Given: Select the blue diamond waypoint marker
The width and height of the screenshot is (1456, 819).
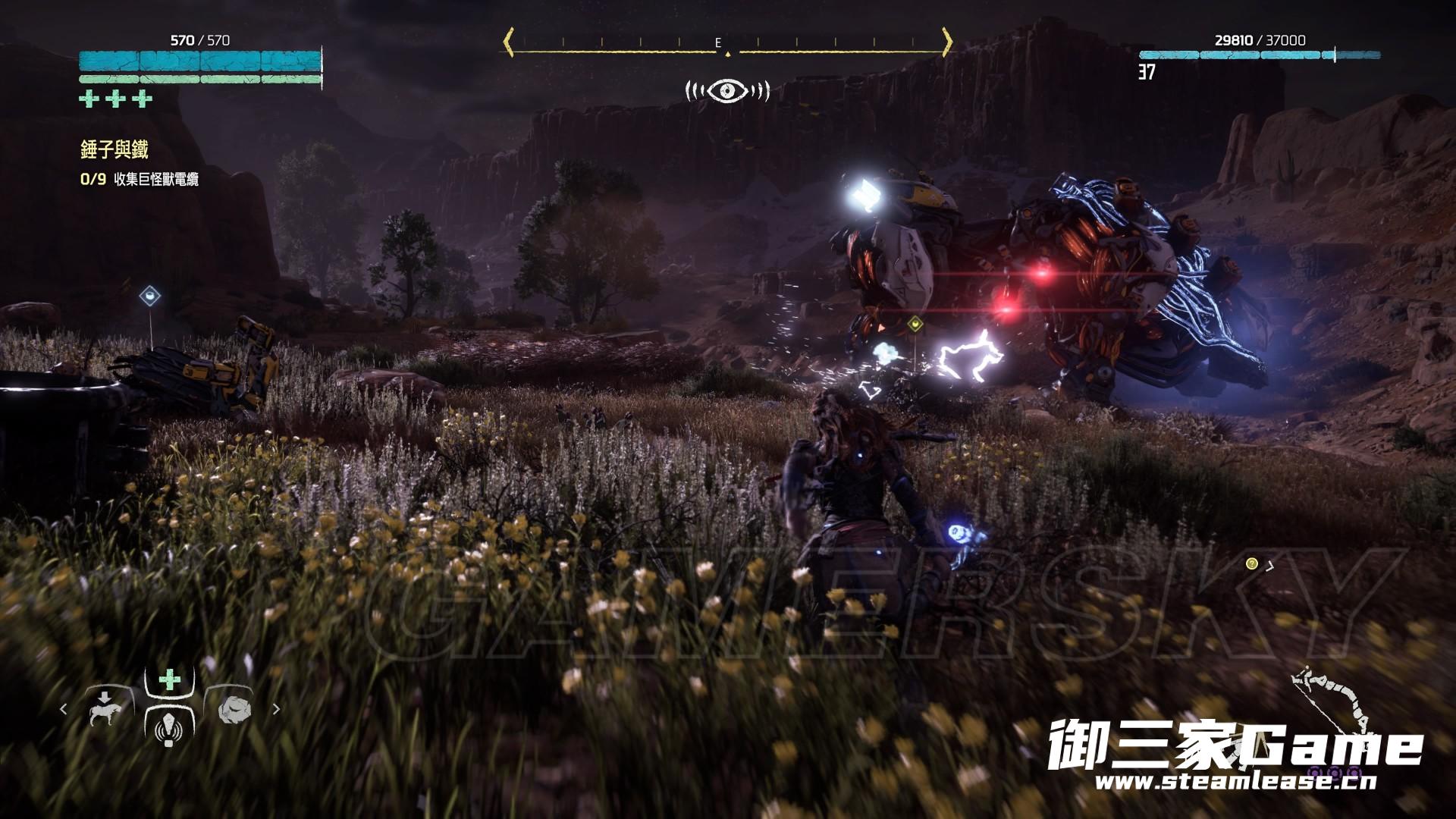Looking at the screenshot, I should tap(150, 294).
